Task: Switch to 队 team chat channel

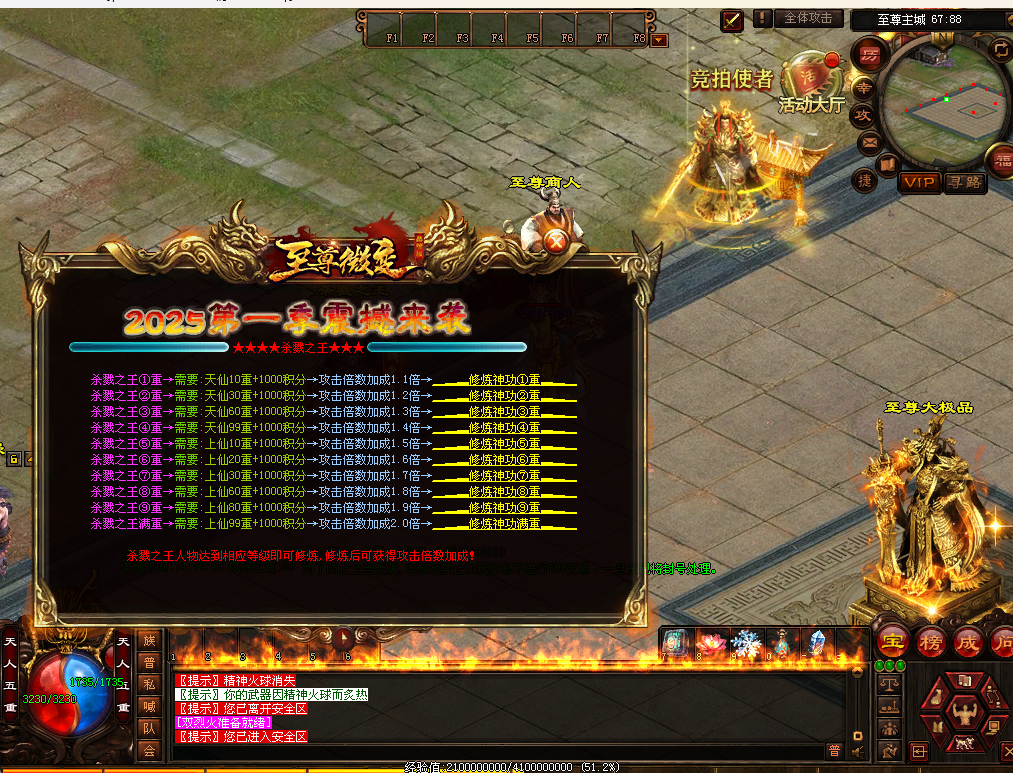Action: (x=149, y=728)
